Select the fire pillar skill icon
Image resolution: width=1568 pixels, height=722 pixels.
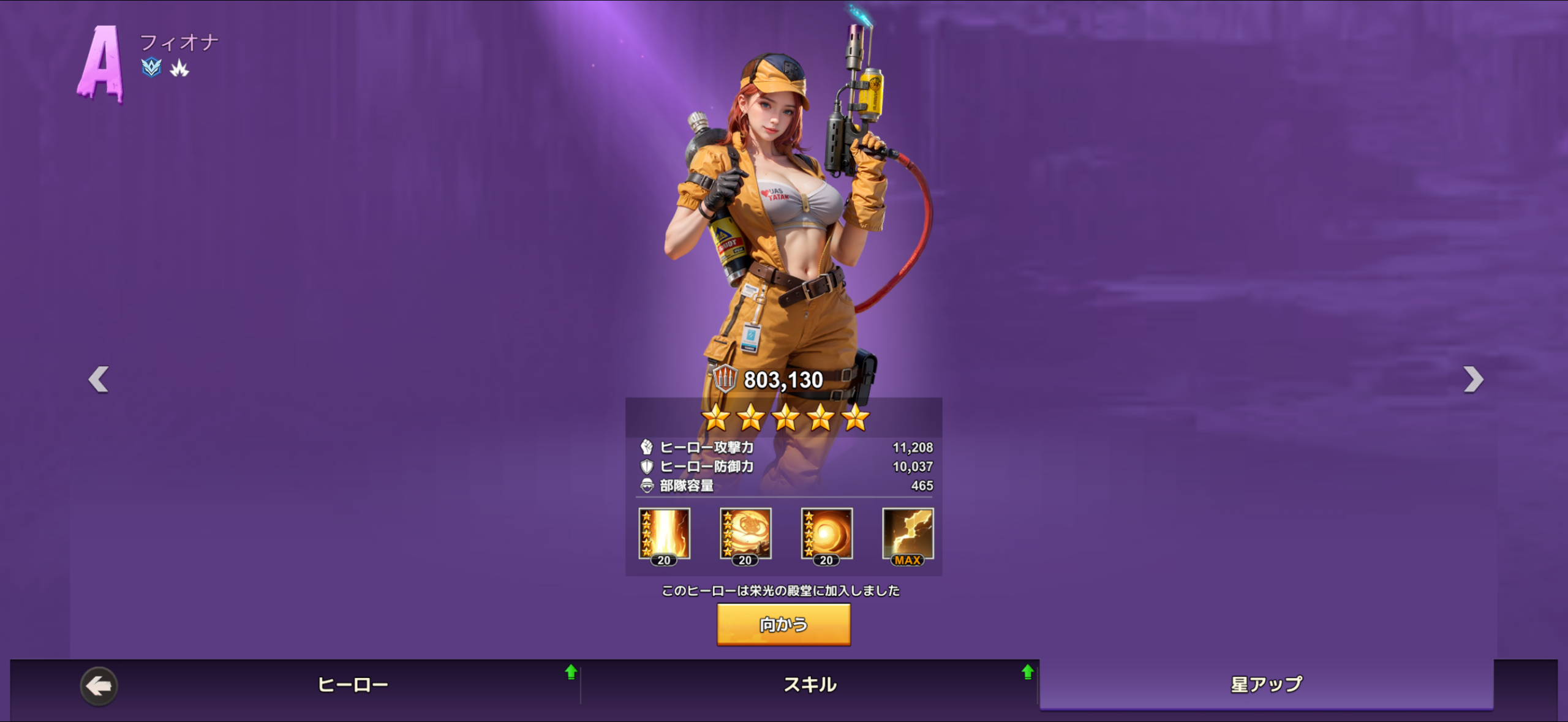coord(665,534)
